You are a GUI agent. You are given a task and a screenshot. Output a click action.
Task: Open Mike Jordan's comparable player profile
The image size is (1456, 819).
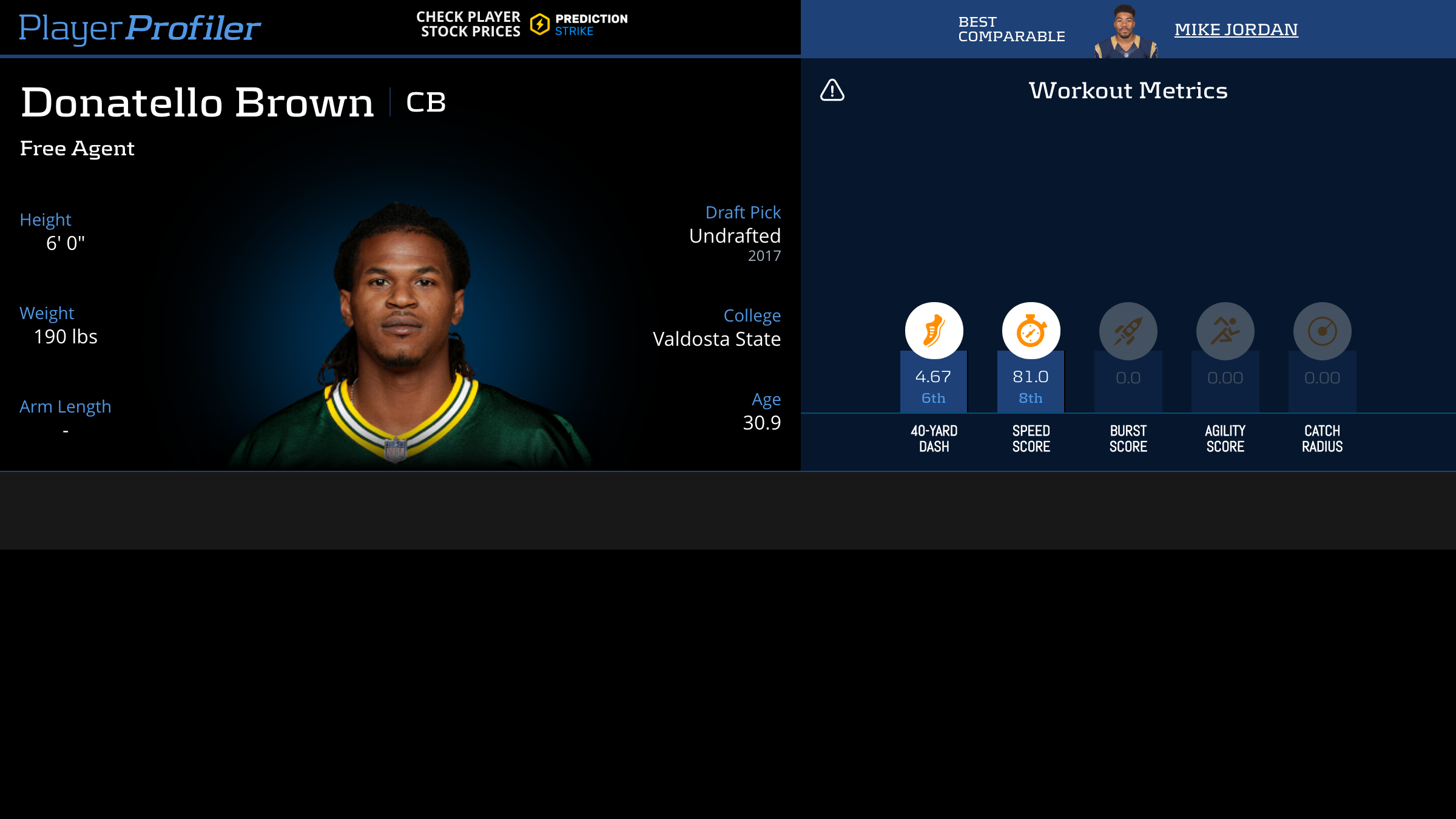click(1236, 29)
